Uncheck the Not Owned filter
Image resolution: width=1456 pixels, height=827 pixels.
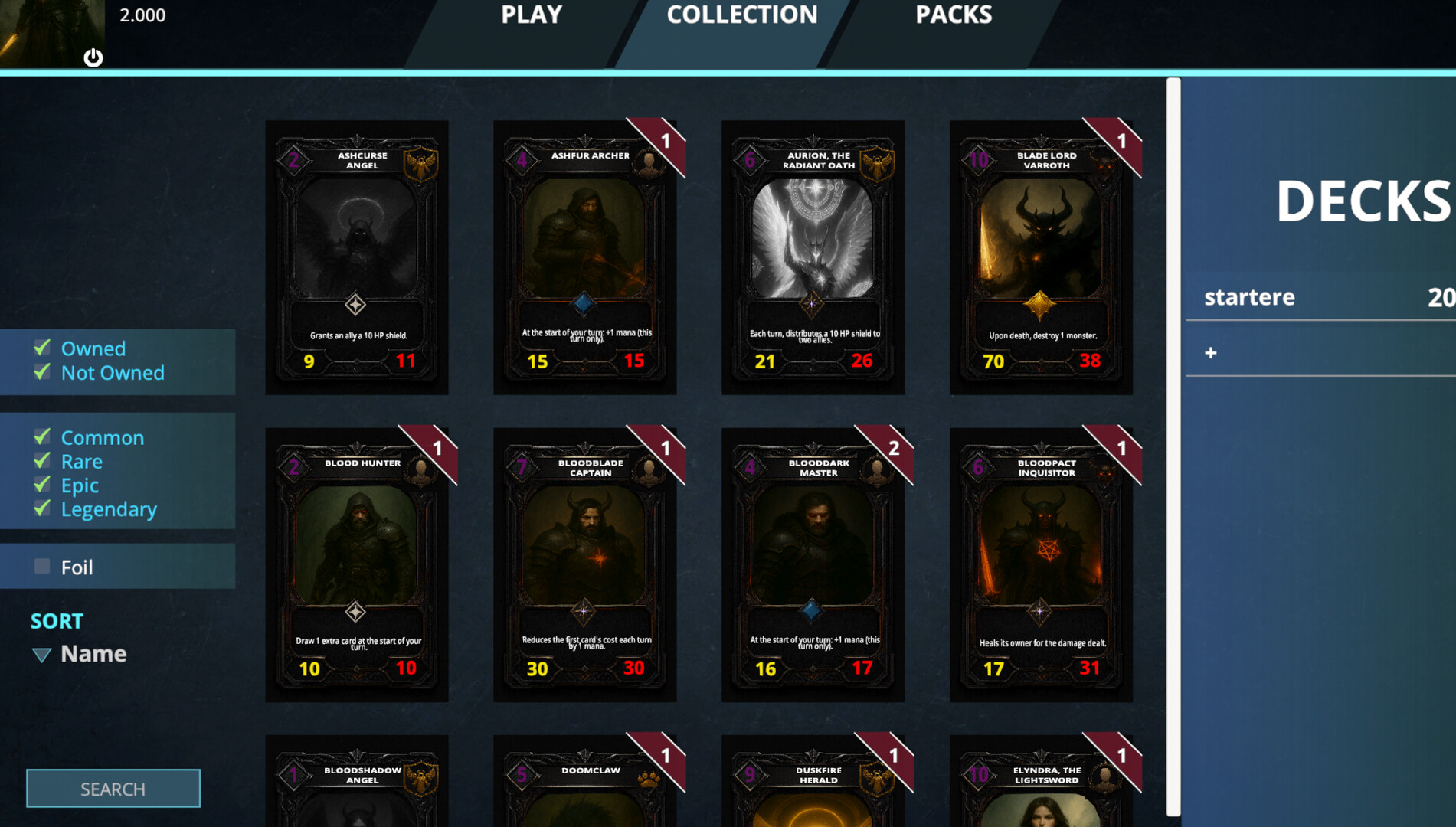tap(41, 373)
